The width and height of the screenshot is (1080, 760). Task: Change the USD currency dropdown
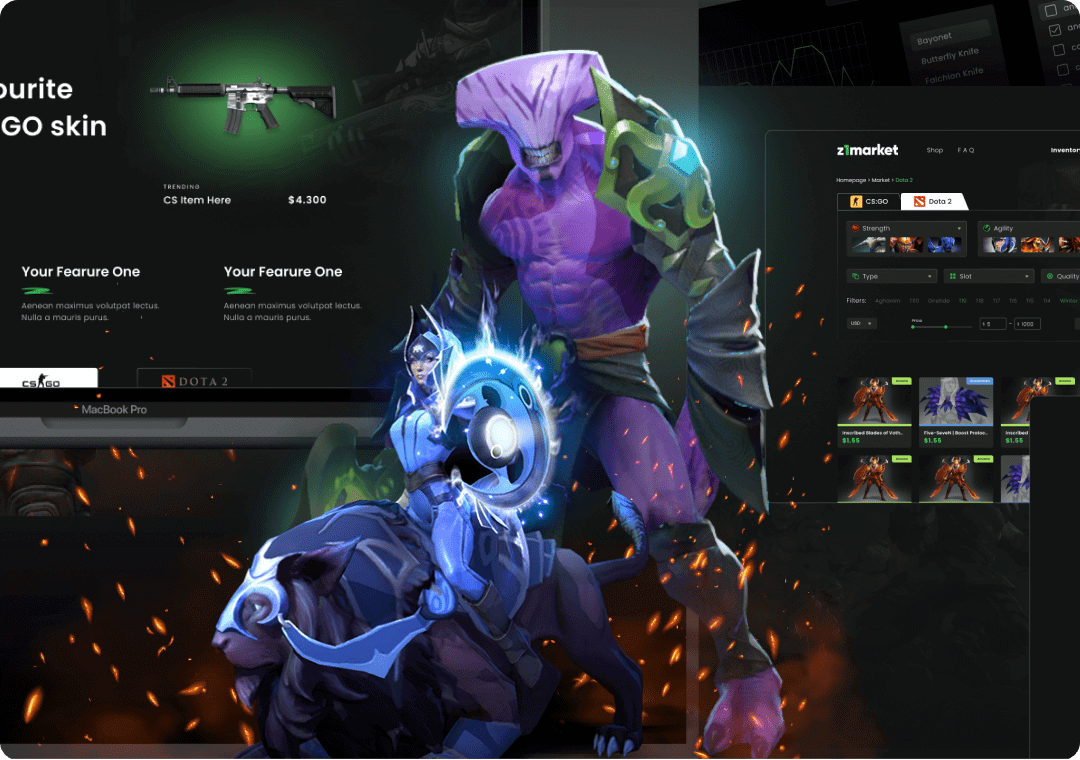[861, 323]
